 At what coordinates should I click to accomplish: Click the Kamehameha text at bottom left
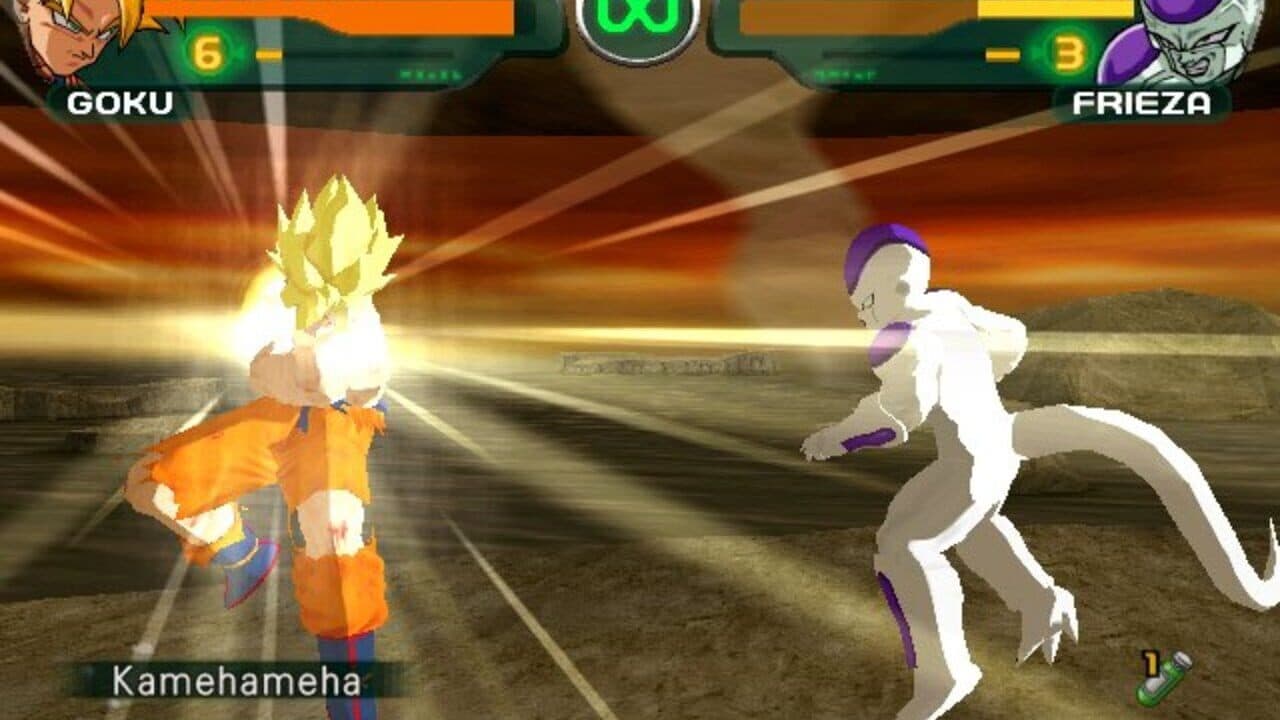click(x=234, y=684)
